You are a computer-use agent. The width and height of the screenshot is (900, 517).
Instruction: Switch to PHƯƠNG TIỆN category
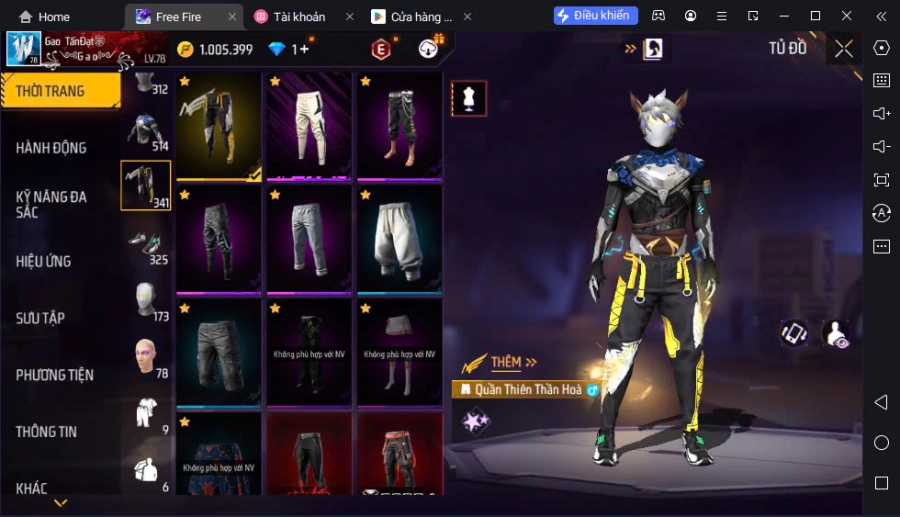coord(55,375)
